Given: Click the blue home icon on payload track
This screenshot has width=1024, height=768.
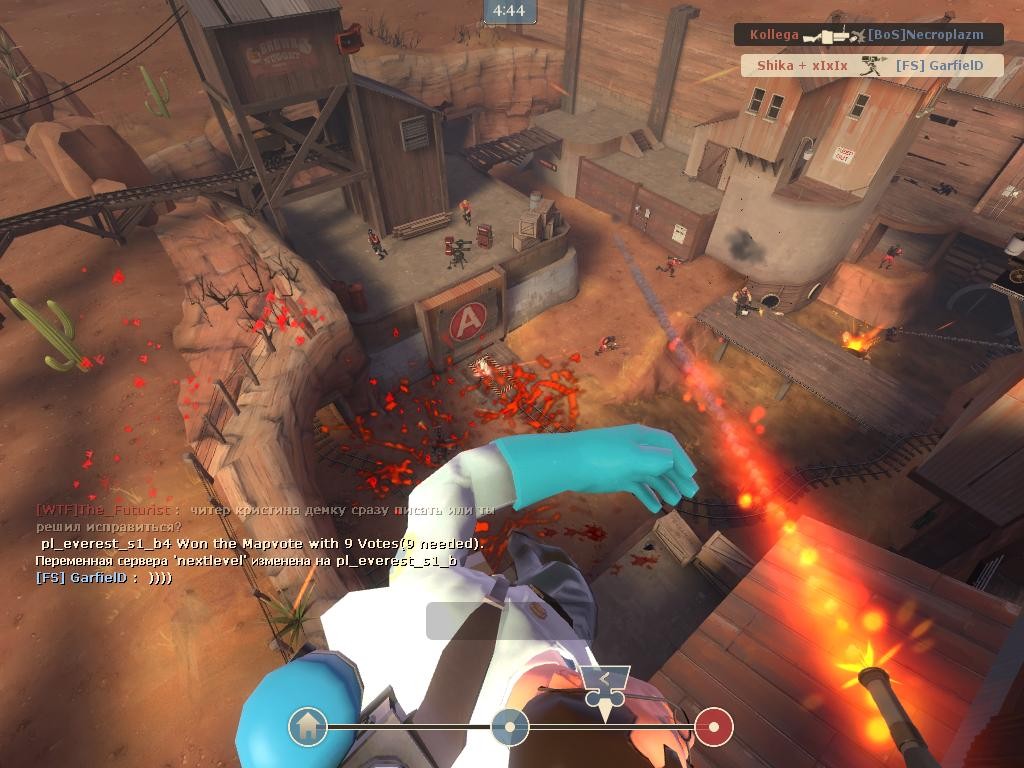Looking at the screenshot, I should tap(308, 726).
